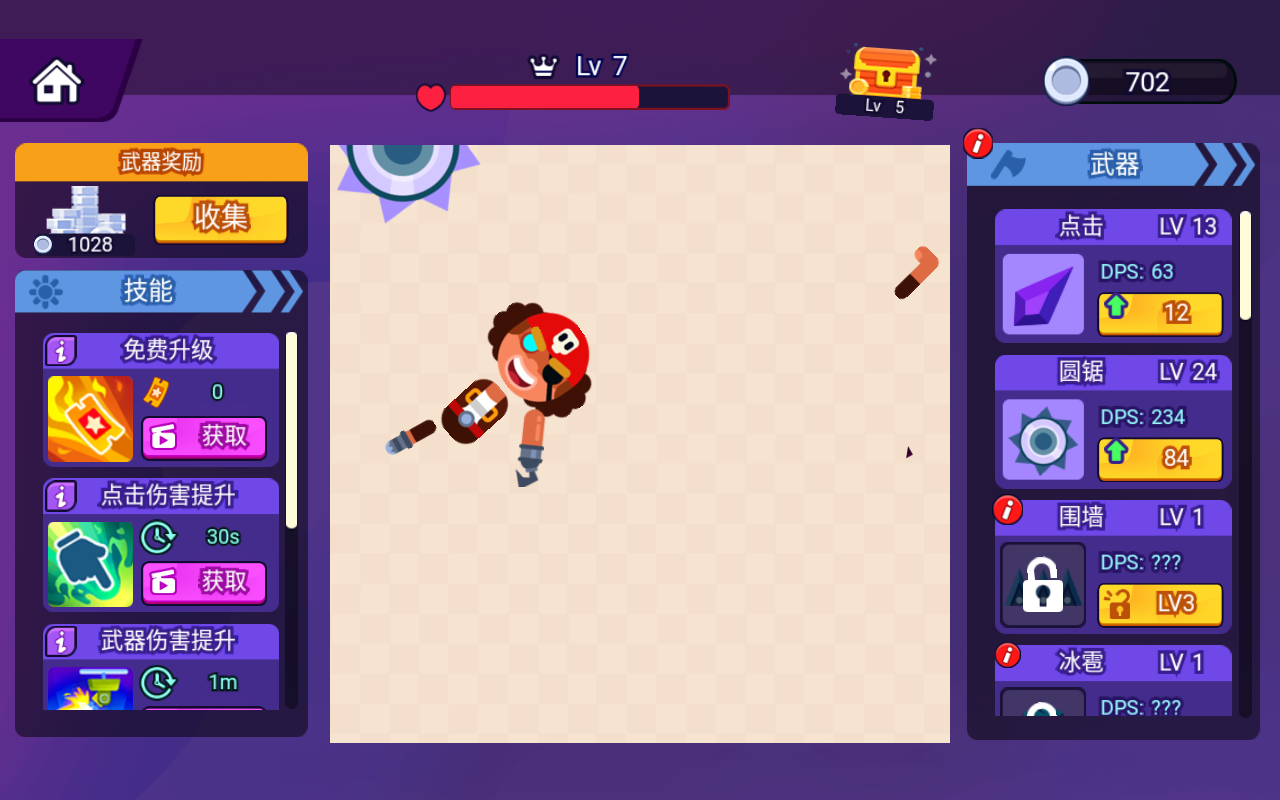The height and width of the screenshot is (800, 1280).
Task: Click the flaming ticket icon under 免费升级
Action: (89, 419)
